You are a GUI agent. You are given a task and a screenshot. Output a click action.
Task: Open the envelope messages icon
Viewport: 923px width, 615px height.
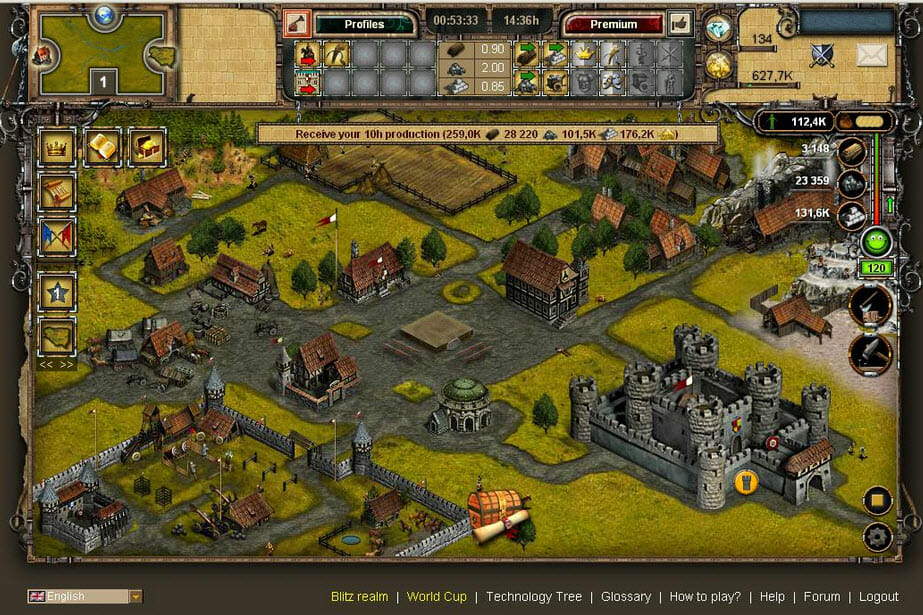tap(872, 55)
